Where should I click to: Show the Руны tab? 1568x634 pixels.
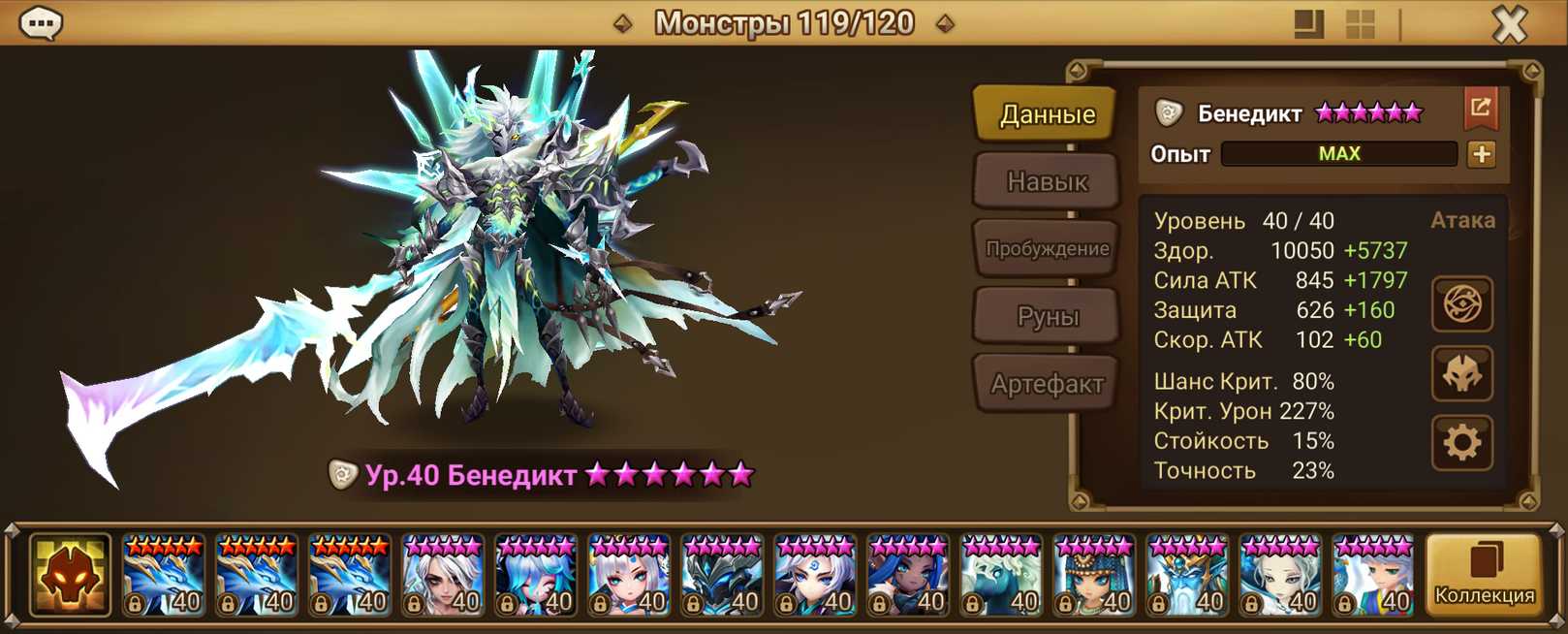[x=1047, y=316]
